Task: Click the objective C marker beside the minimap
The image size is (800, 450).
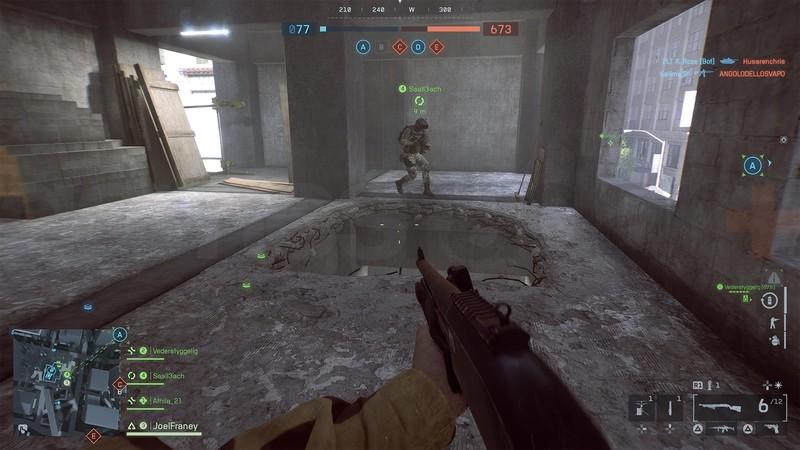Action: tap(120, 383)
